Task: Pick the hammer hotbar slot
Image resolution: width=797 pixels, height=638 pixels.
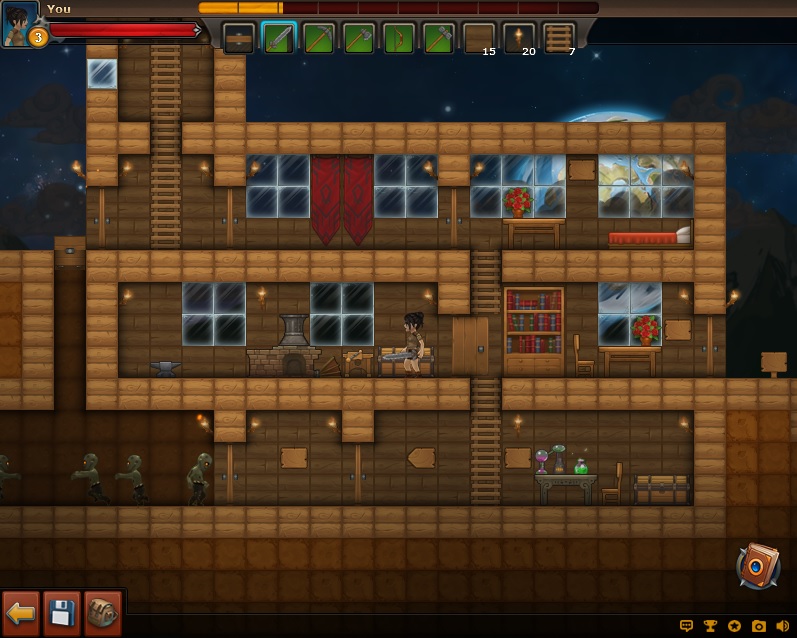Action: 439,38
